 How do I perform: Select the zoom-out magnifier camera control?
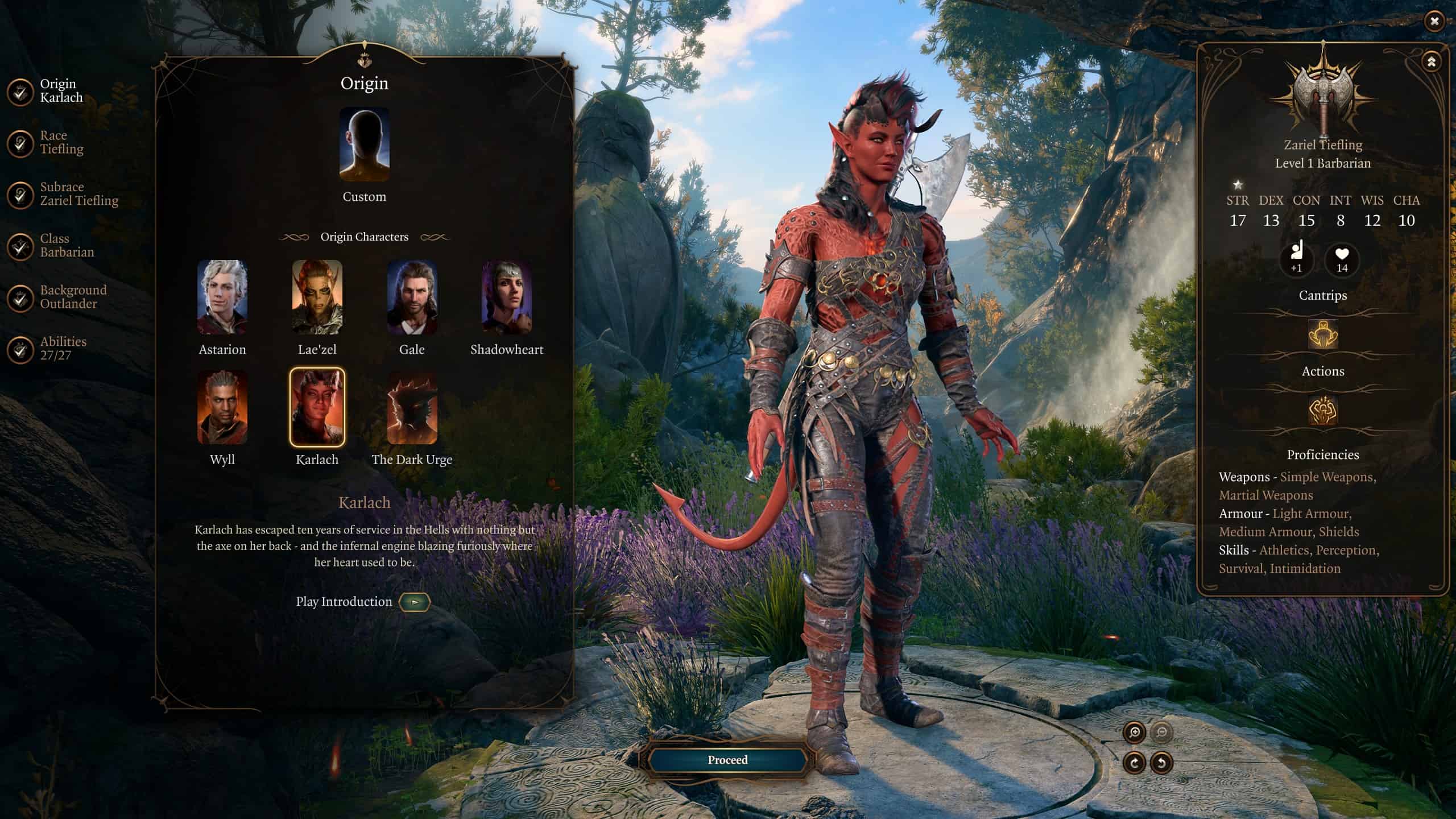pos(1162,733)
